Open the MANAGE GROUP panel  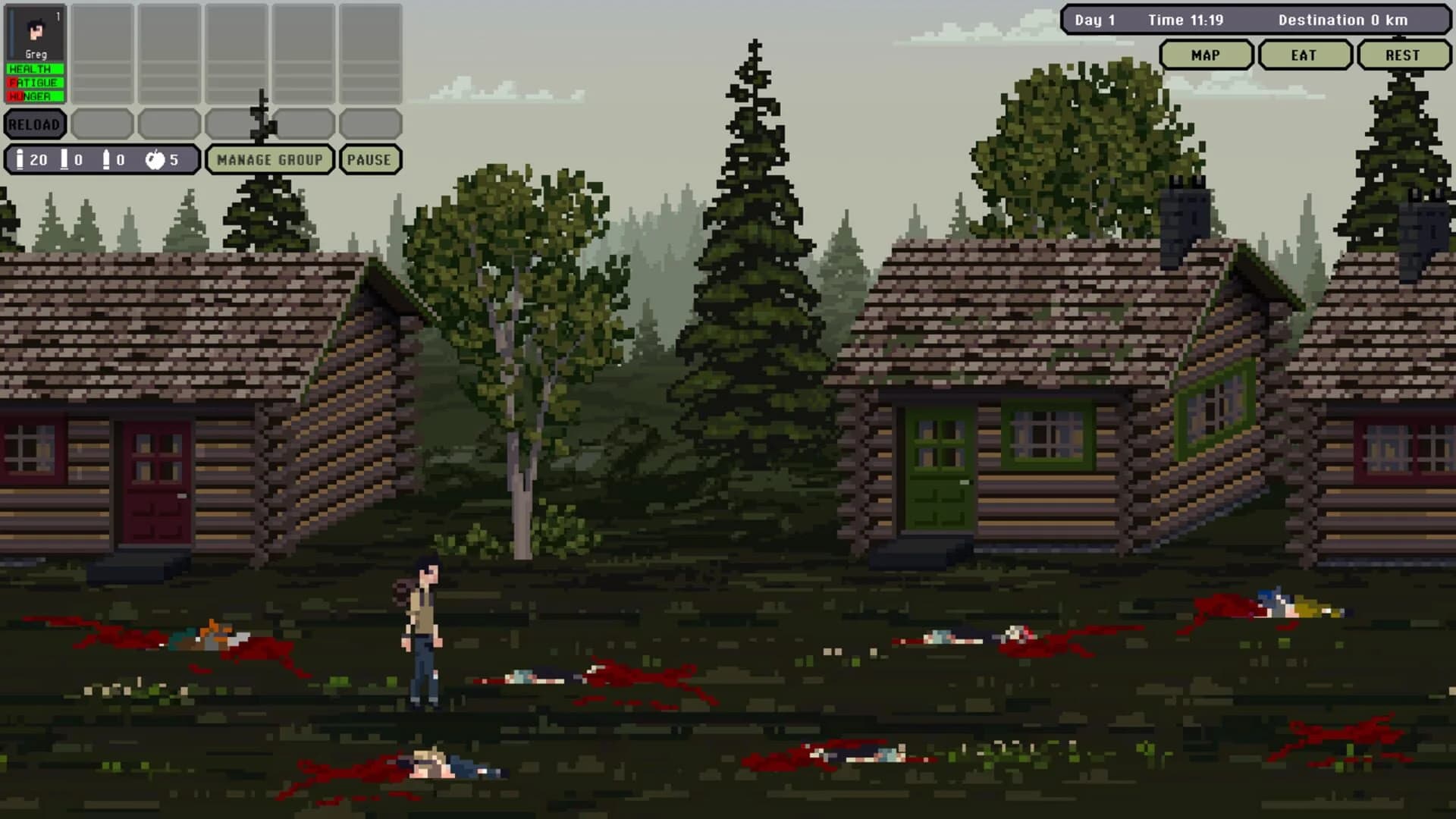click(x=270, y=159)
